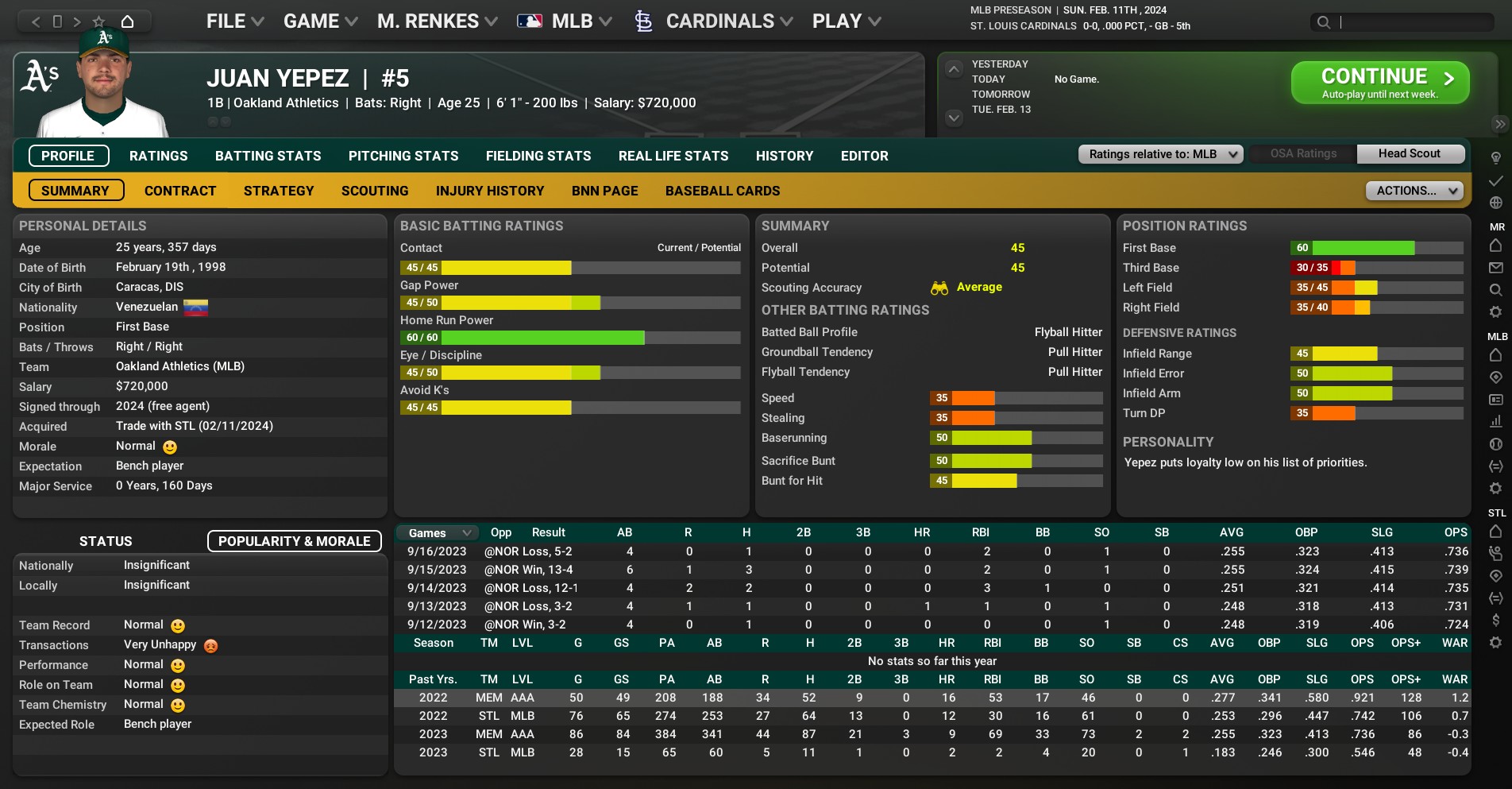
Task: Switch to the Batting Stats tab
Action: [268, 156]
